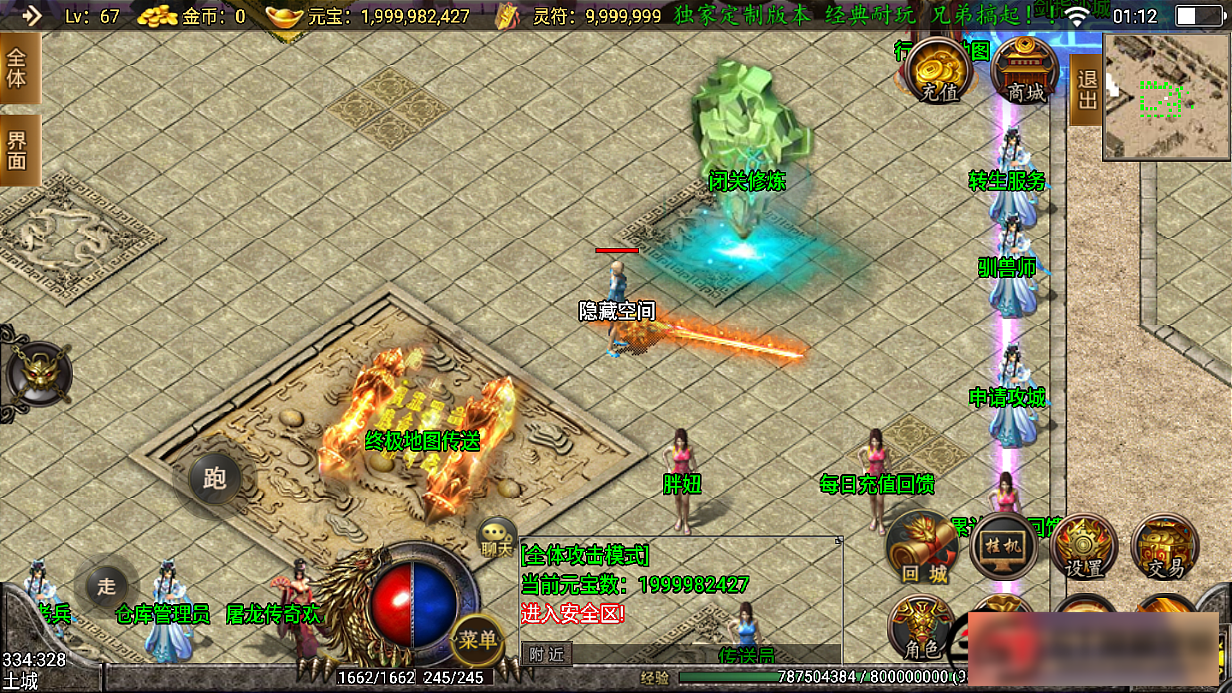Tap the 退出 exit button
1232x693 pixels.
(x=1086, y=89)
